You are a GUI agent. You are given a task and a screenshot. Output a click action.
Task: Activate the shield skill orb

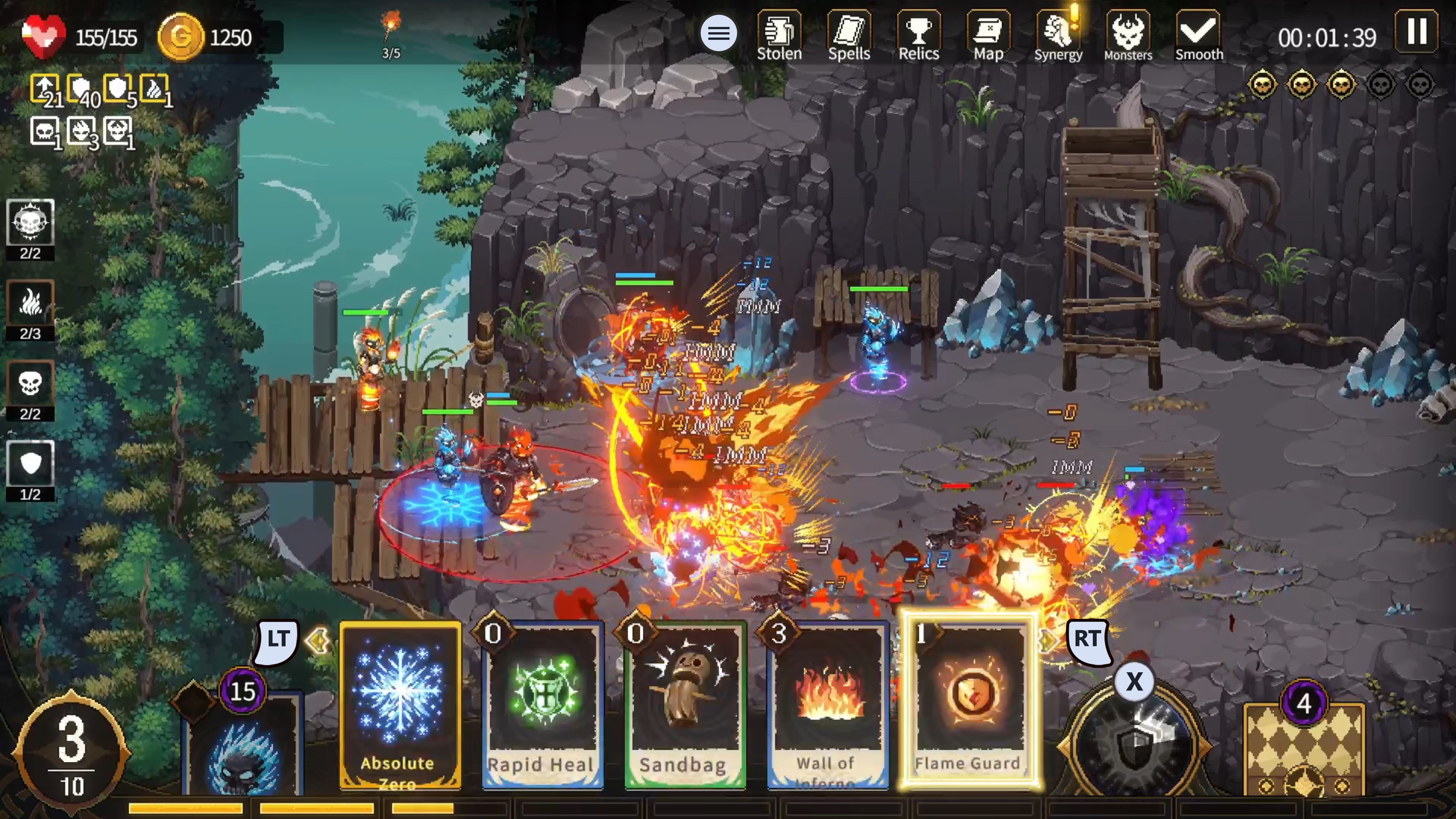(x=1133, y=741)
